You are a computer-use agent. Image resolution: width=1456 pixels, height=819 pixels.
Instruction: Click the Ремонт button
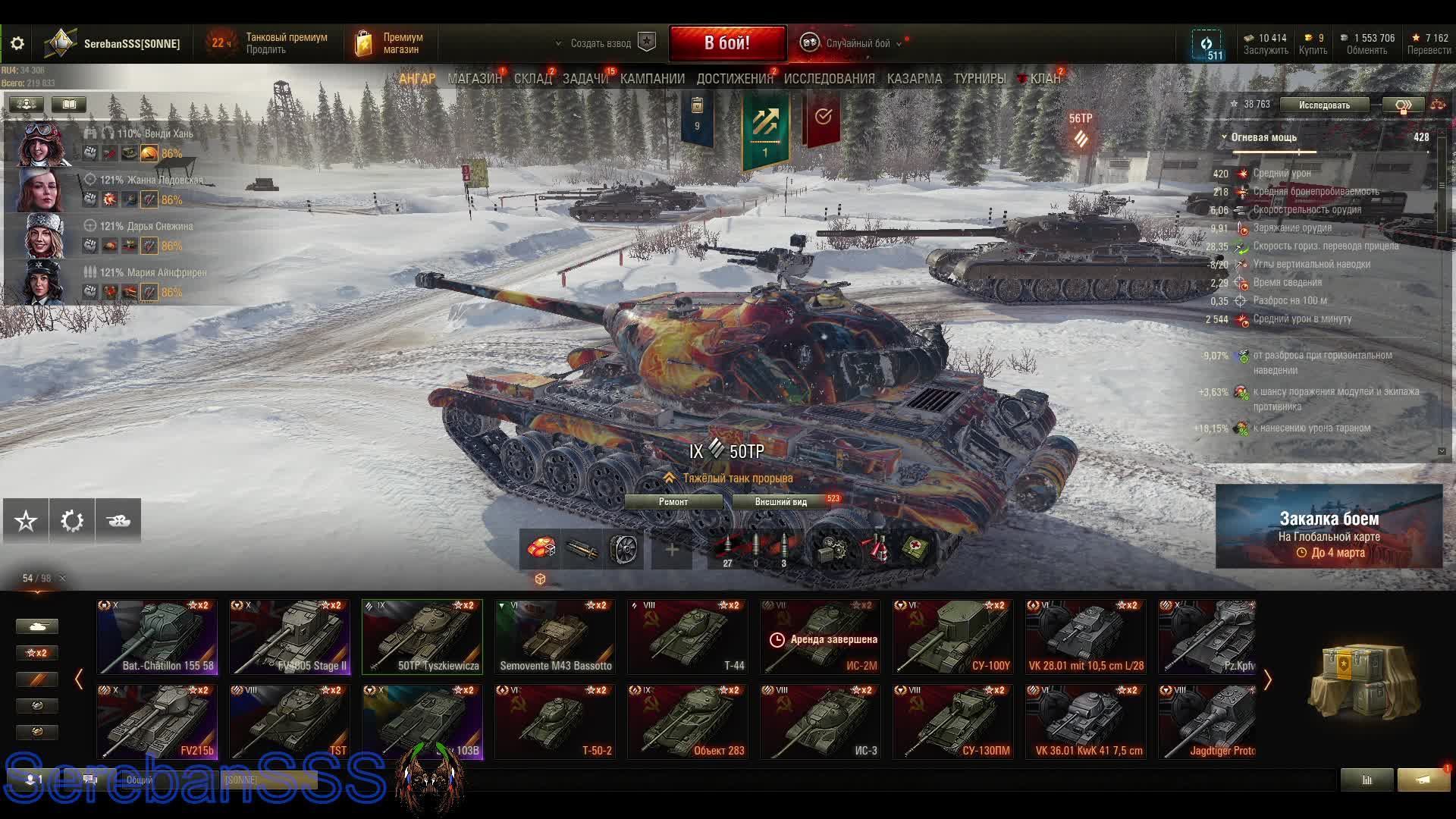pyautogui.click(x=673, y=502)
